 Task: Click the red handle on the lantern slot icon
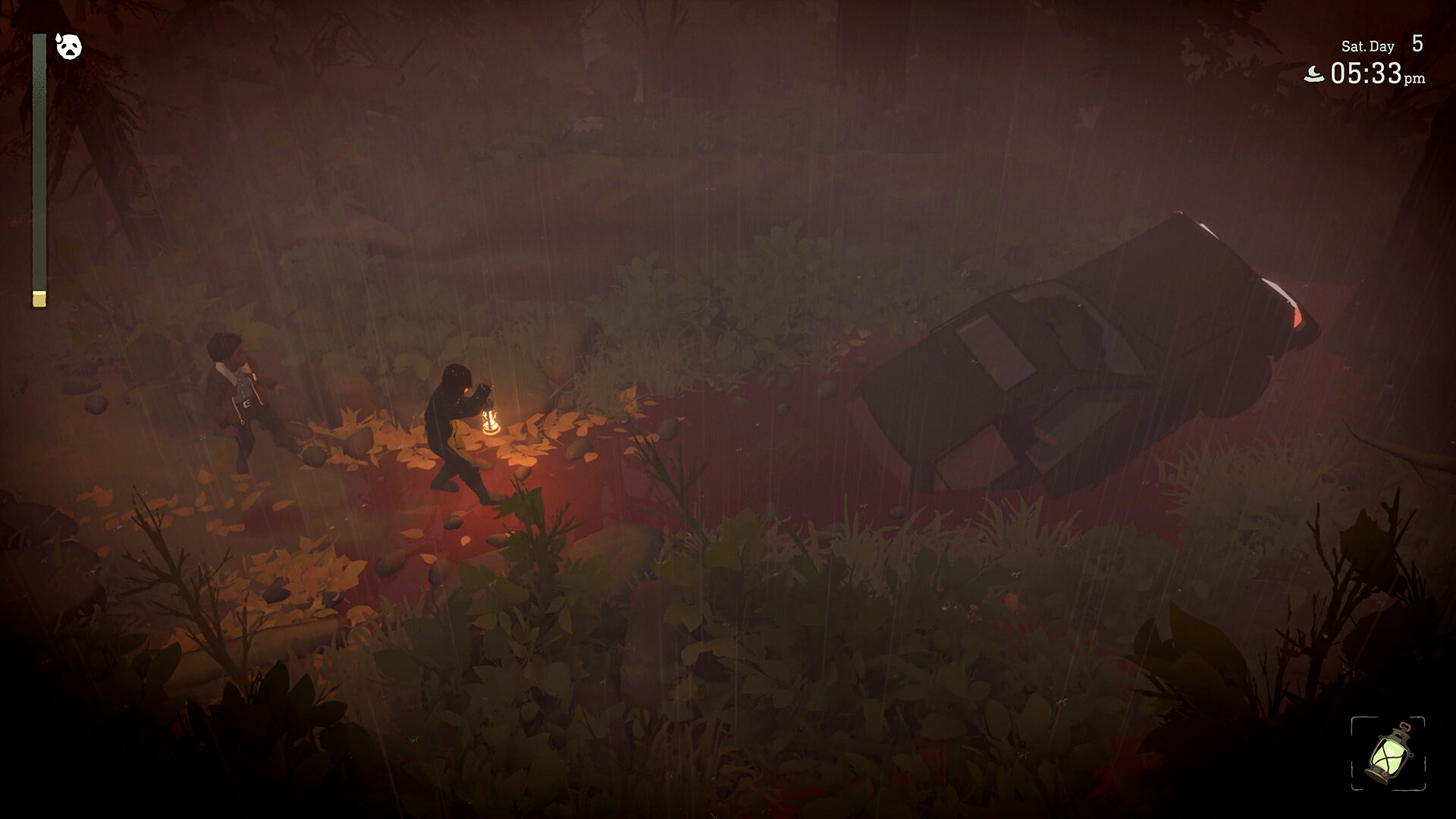(x=1405, y=726)
